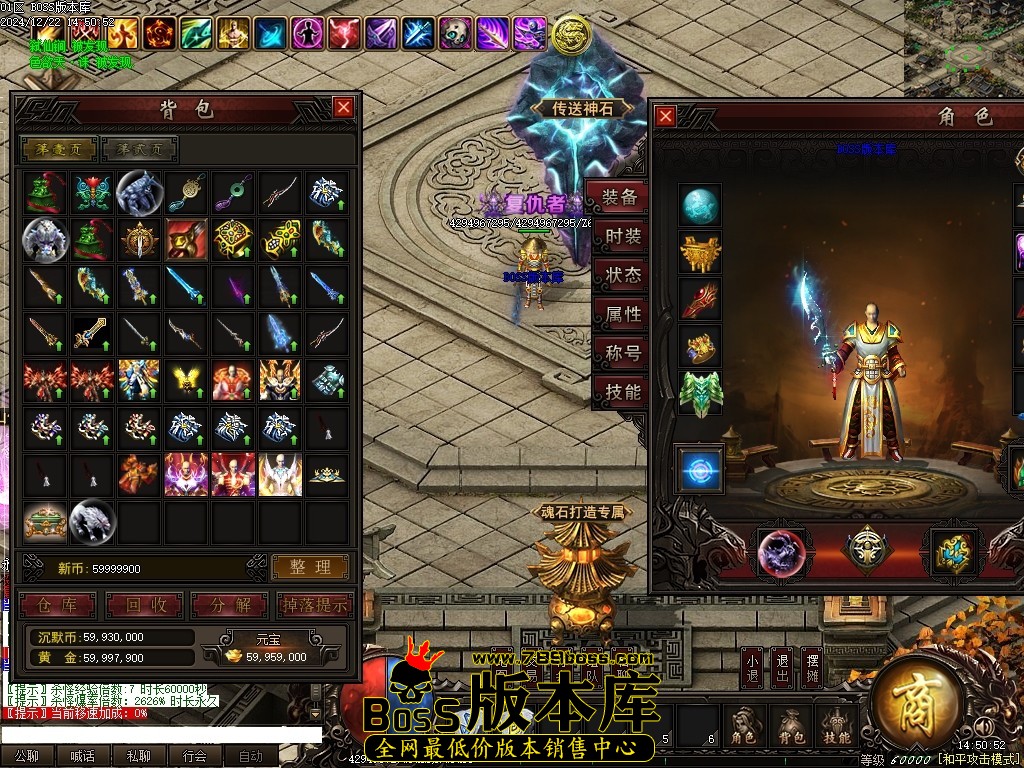Switch to the 时装 costume tab

622,237
